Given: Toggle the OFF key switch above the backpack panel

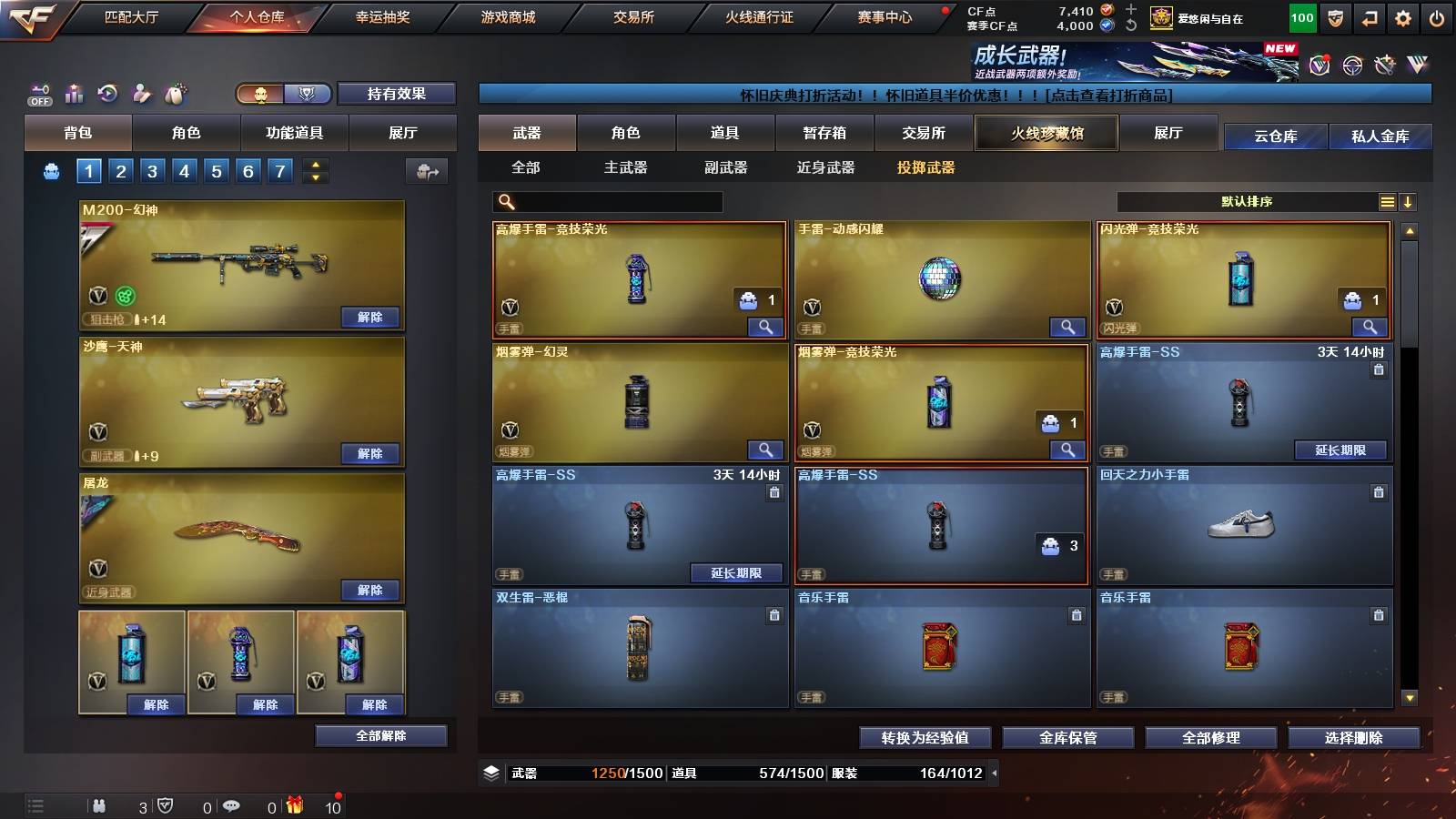Looking at the screenshot, I should pos(38,94).
